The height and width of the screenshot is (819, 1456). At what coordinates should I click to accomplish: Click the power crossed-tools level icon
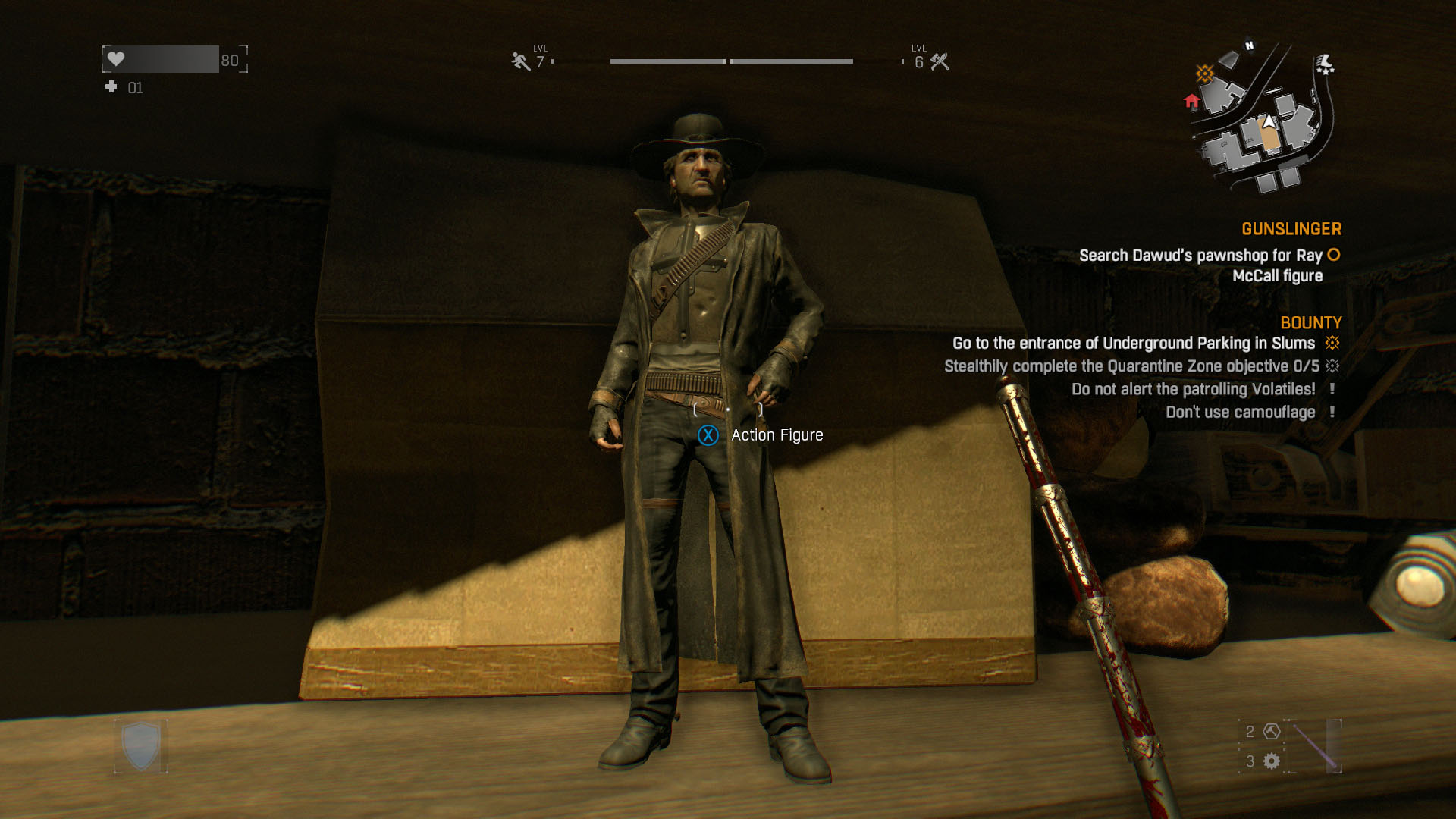(940, 61)
